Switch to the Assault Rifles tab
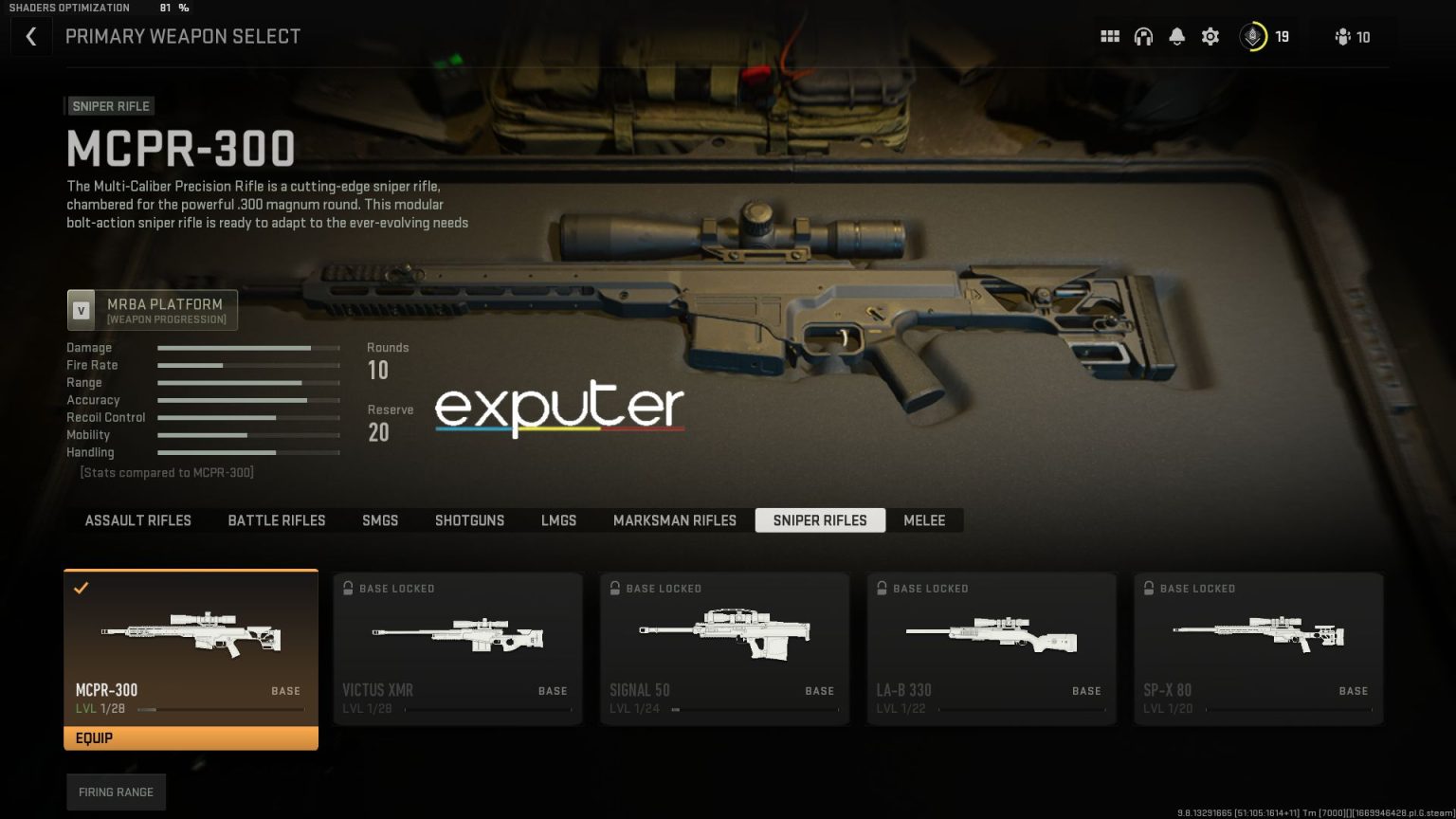1456x819 pixels. (x=138, y=520)
